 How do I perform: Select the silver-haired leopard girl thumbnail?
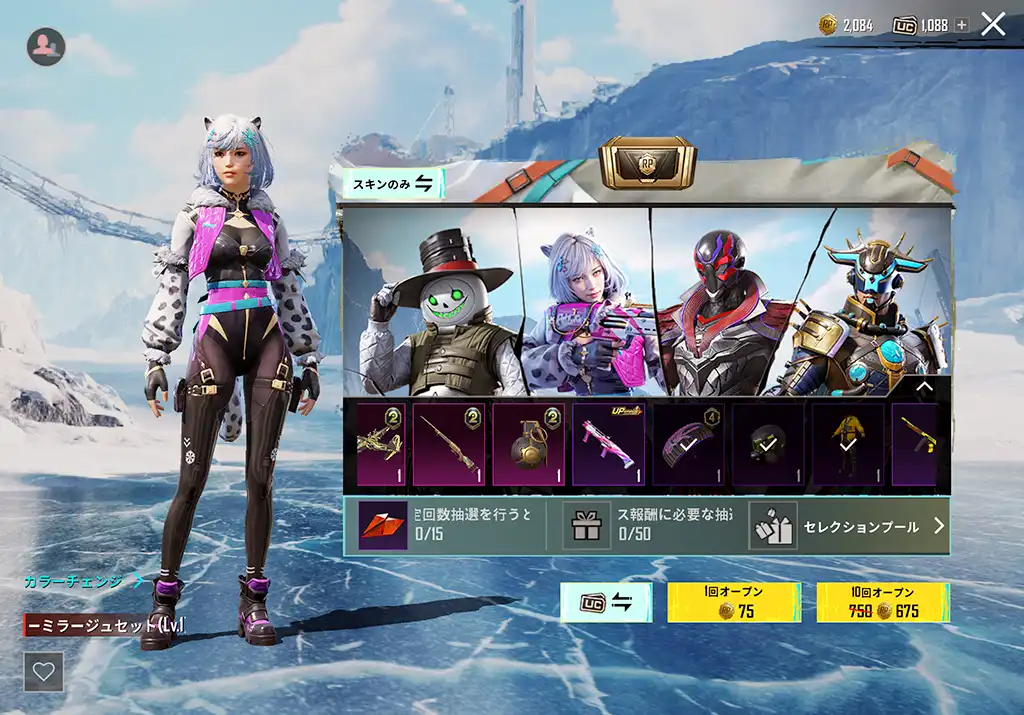[585, 305]
